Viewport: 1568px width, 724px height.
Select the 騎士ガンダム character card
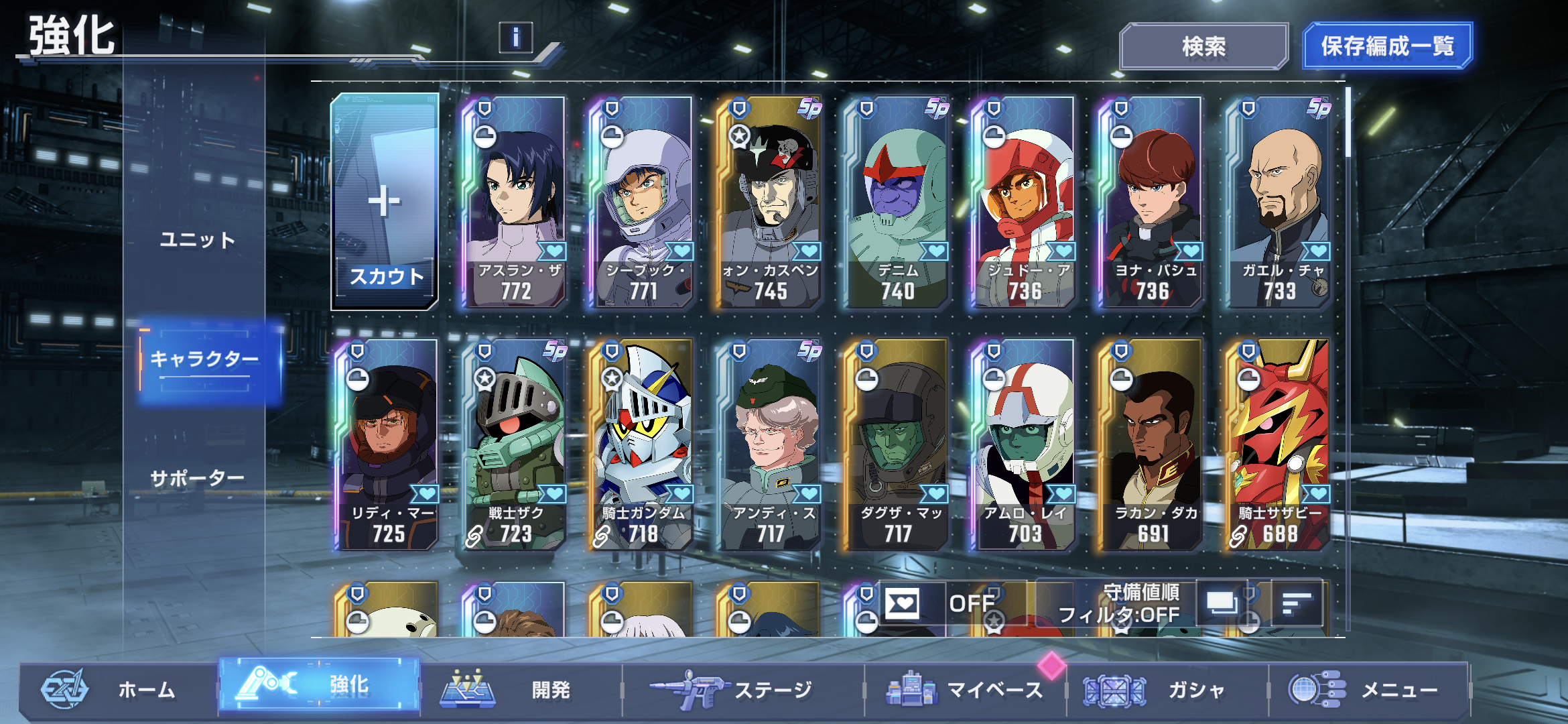click(642, 445)
